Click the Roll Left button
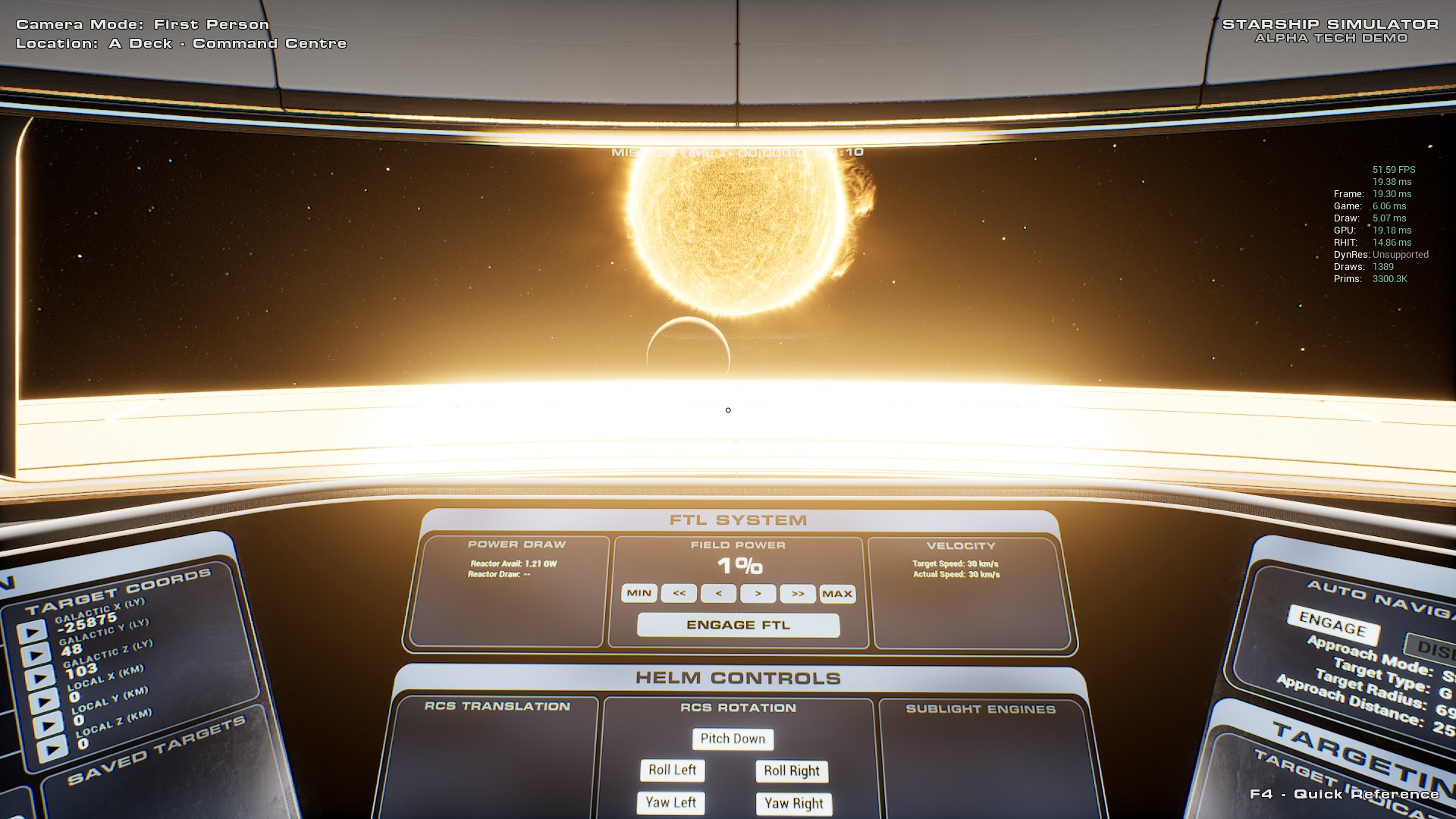The width and height of the screenshot is (1456, 819). [672, 770]
